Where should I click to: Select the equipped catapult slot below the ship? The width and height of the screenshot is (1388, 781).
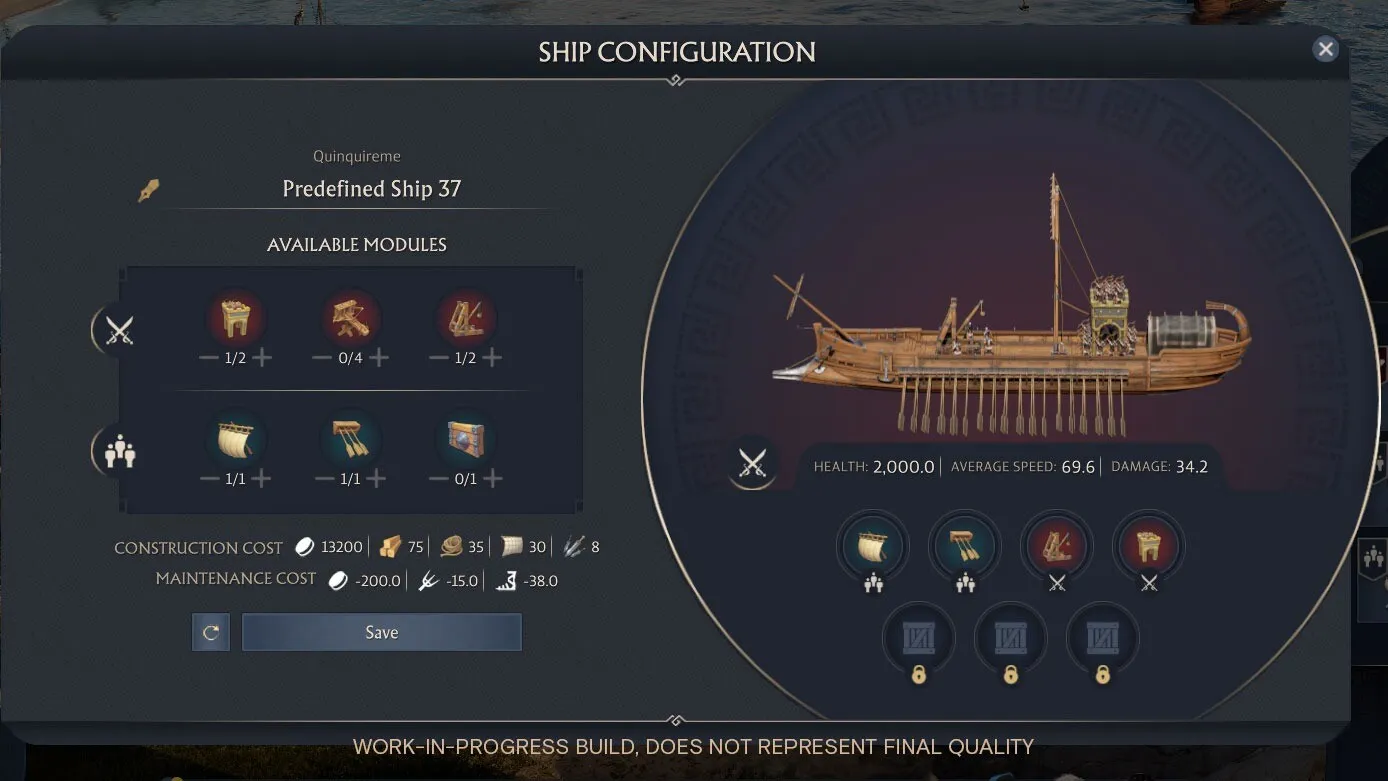point(1057,547)
